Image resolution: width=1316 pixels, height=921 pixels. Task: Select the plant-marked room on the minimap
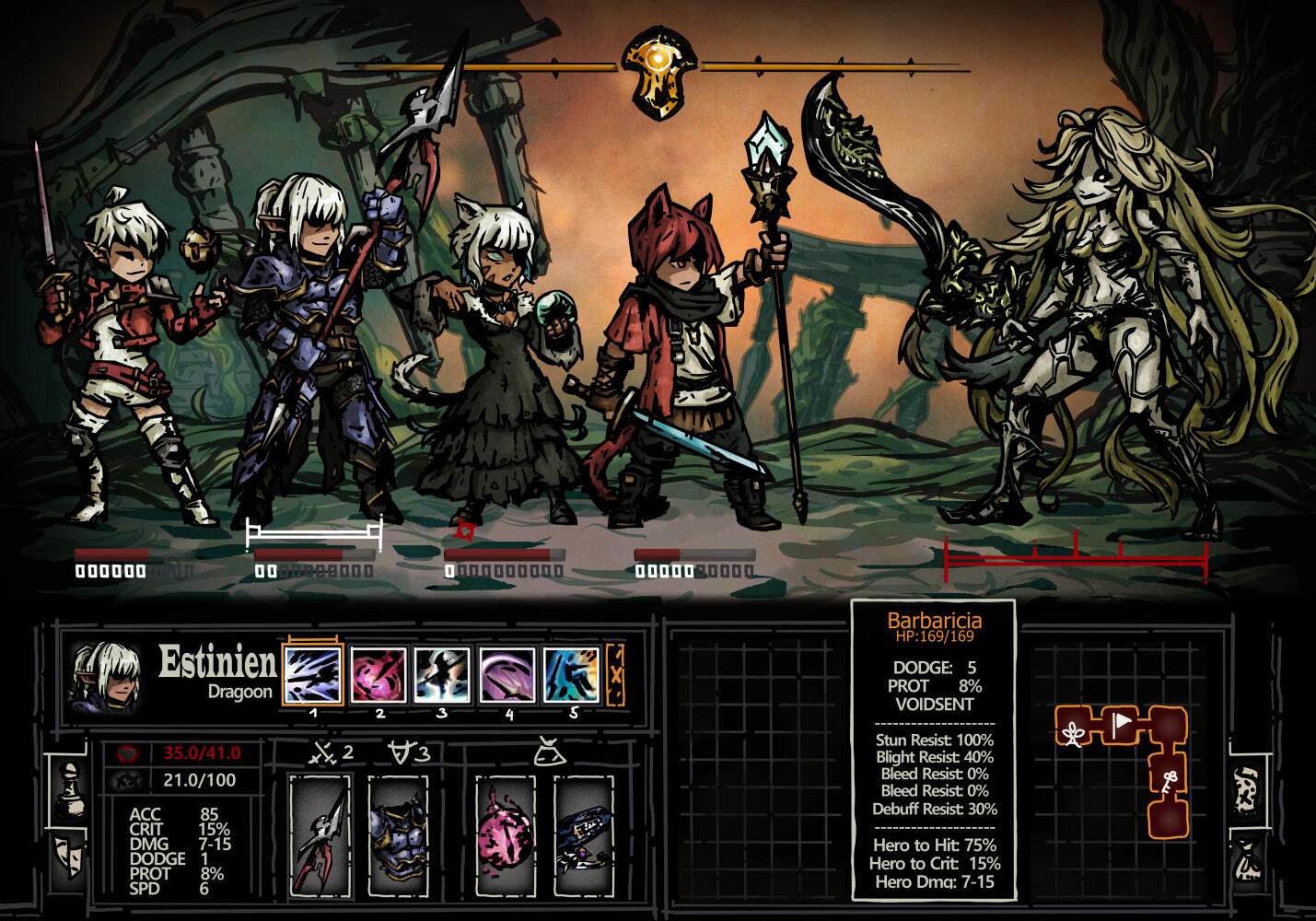pyautogui.click(x=1073, y=731)
